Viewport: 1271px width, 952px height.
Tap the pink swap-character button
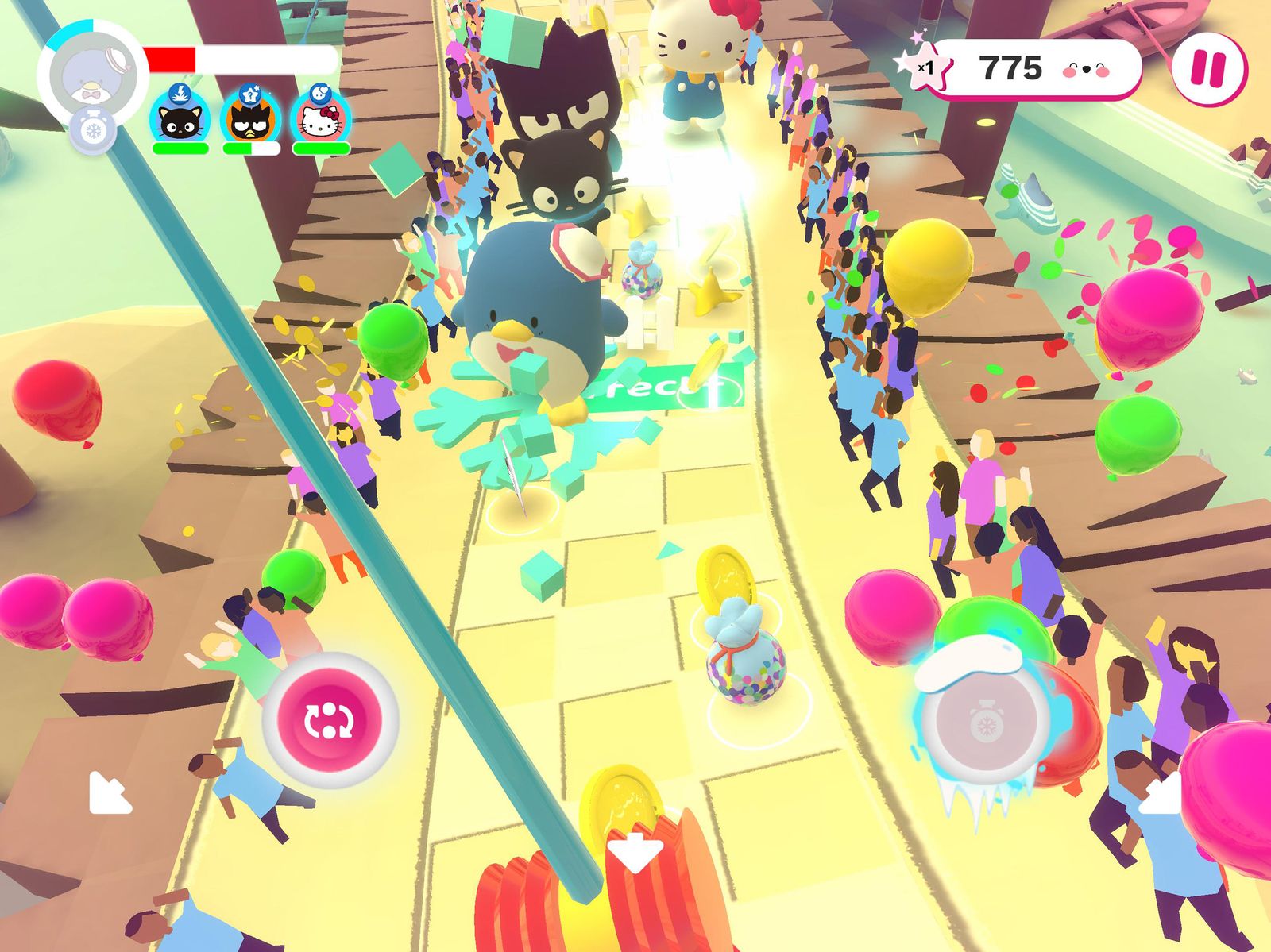(330, 719)
